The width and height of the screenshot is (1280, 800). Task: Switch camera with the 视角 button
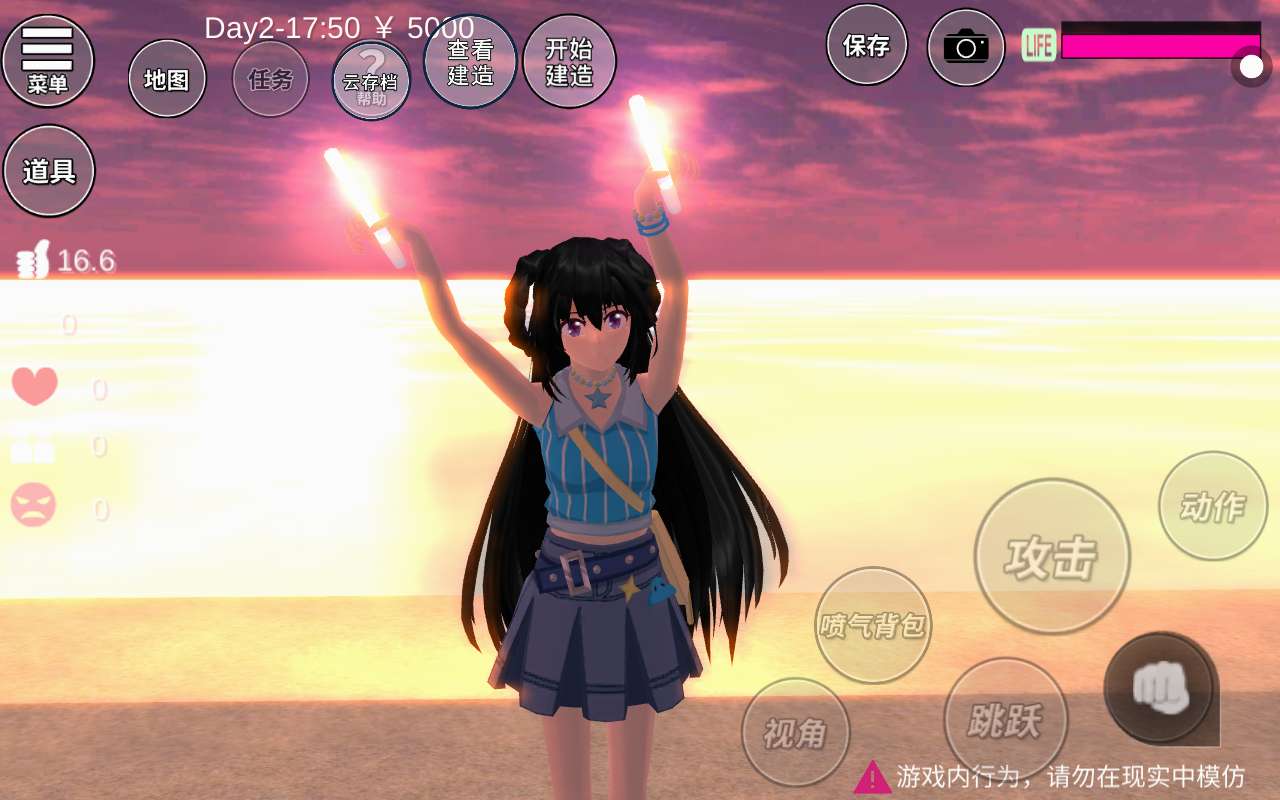tap(795, 733)
